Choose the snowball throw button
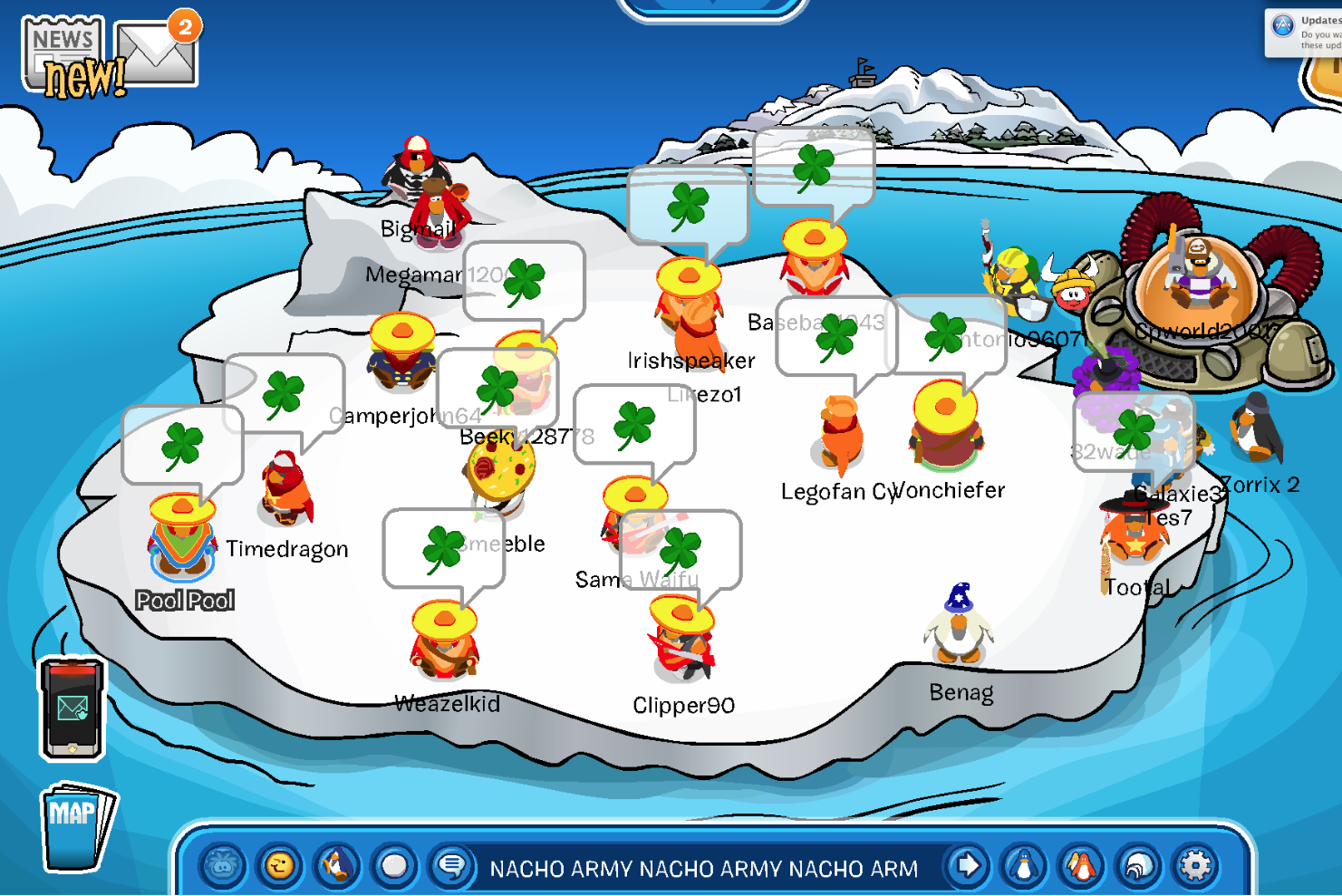The width and height of the screenshot is (1342, 896). coord(394,867)
